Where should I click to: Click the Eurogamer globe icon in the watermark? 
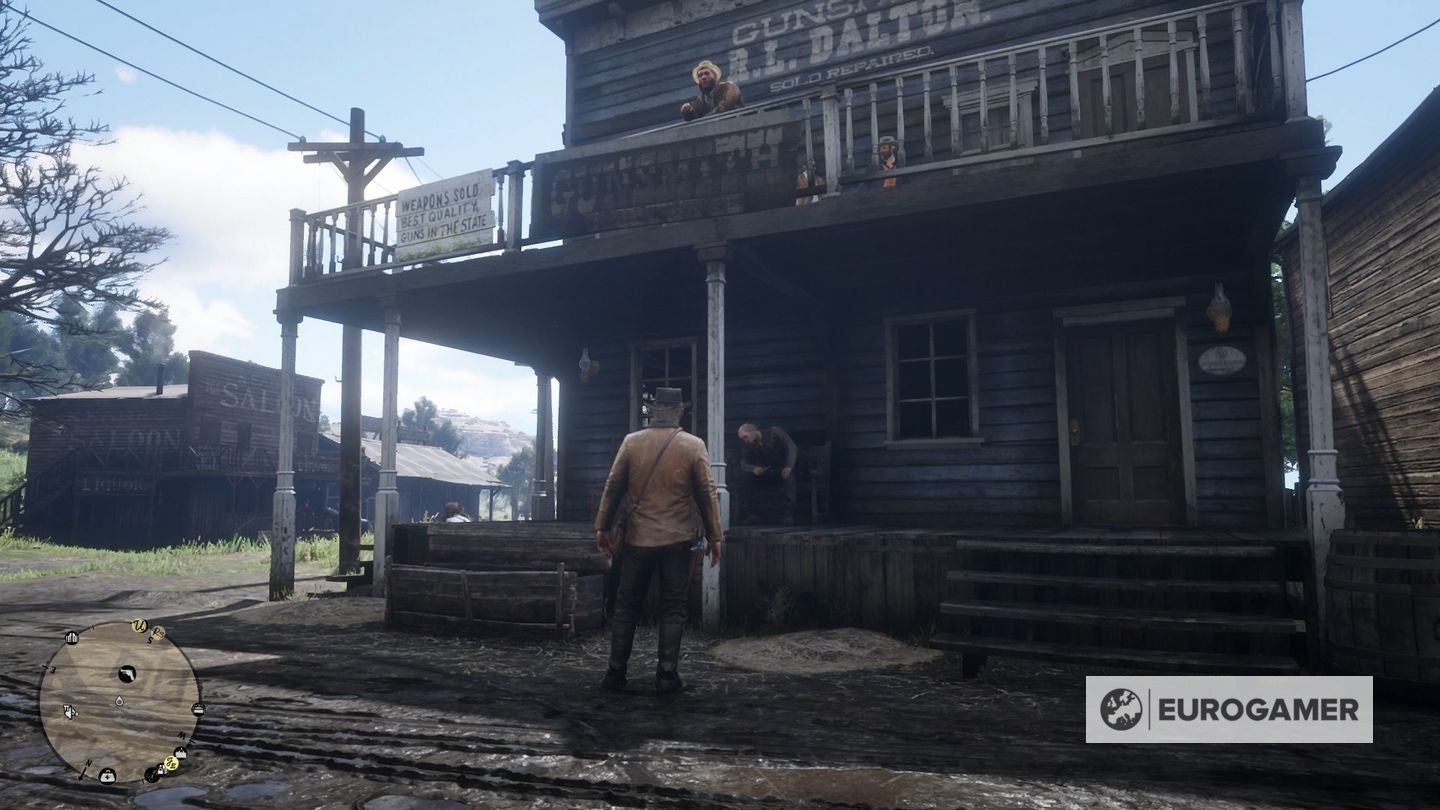pos(1120,707)
